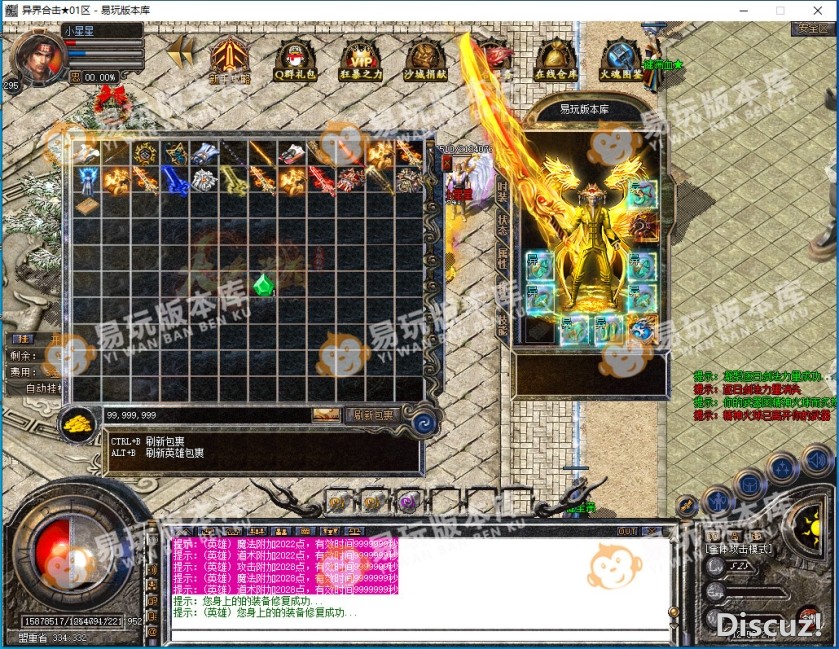
Task: Open the 在线仓库 online warehouse
Action: 554,61
